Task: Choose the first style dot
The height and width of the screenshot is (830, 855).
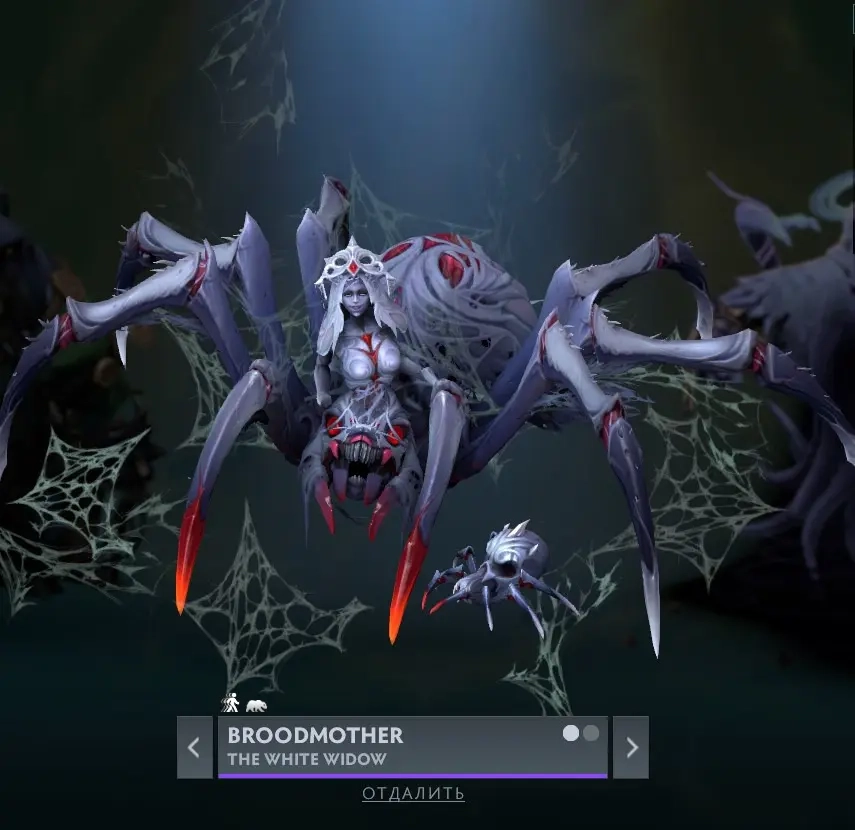Action: tap(571, 733)
